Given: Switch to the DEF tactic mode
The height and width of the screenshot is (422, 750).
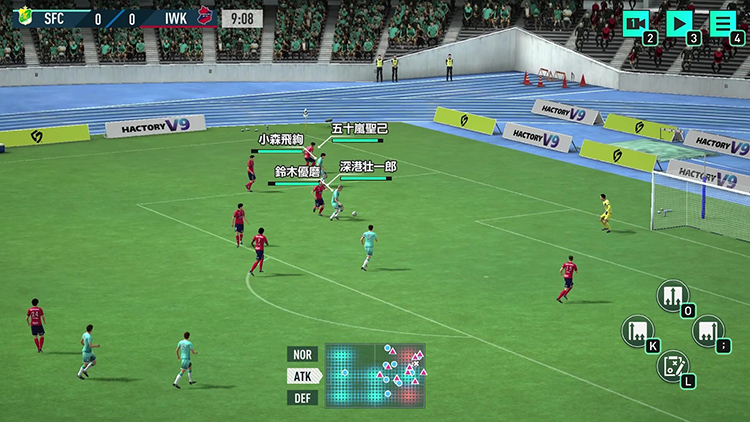Looking at the screenshot, I should 302,398.
